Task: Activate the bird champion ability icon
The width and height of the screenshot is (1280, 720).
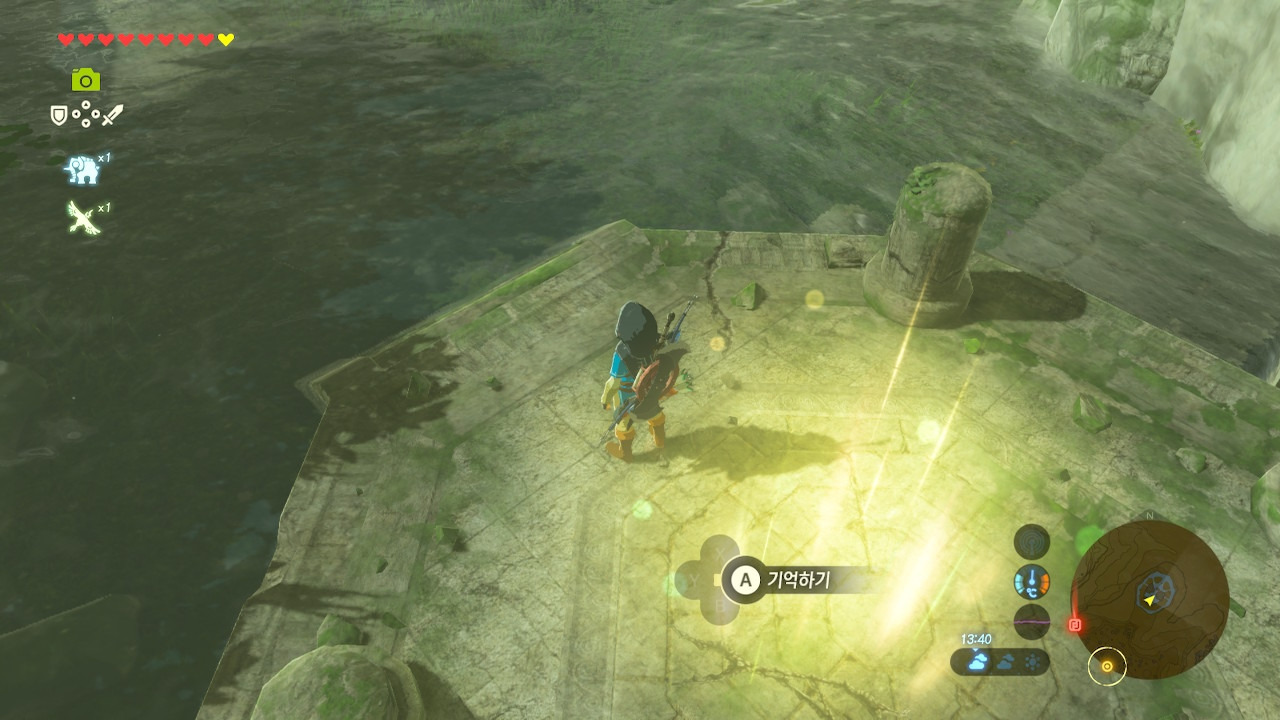Action: coord(82,217)
